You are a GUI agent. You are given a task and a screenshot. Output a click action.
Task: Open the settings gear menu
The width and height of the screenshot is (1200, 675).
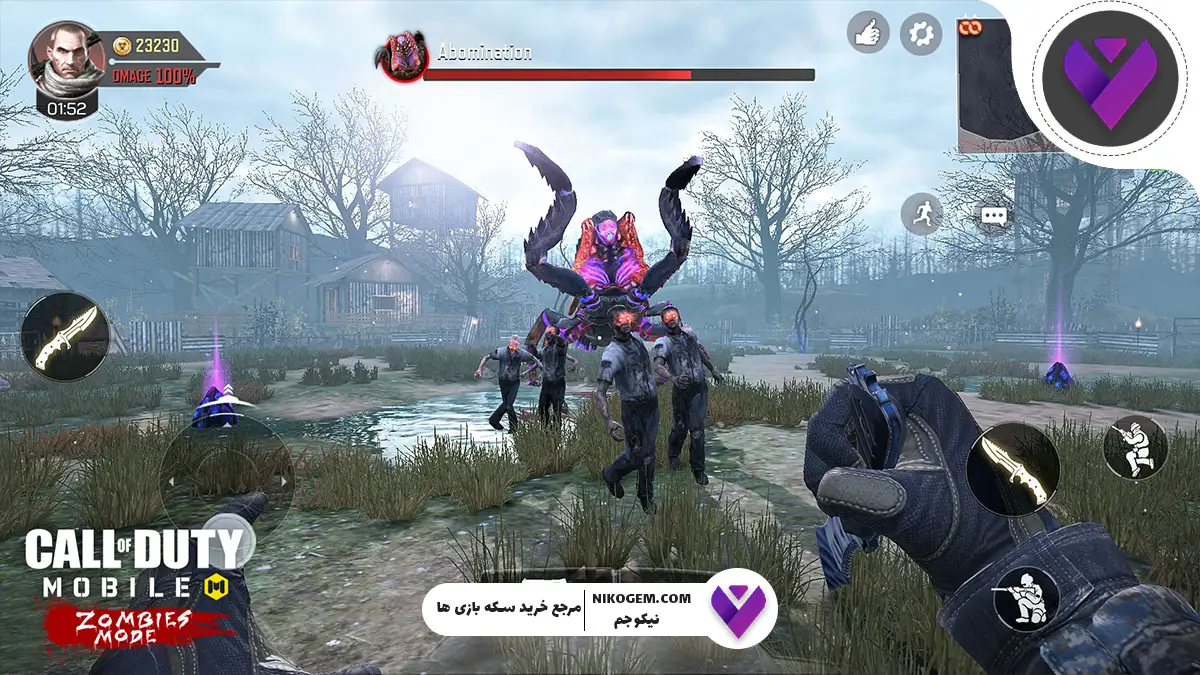coord(921,34)
